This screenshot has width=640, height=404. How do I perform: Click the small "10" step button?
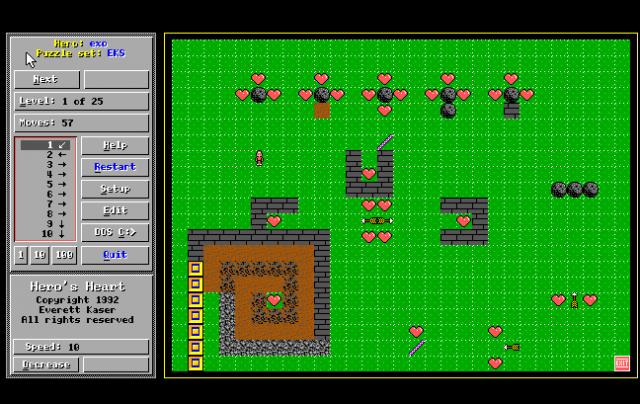(x=39, y=255)
